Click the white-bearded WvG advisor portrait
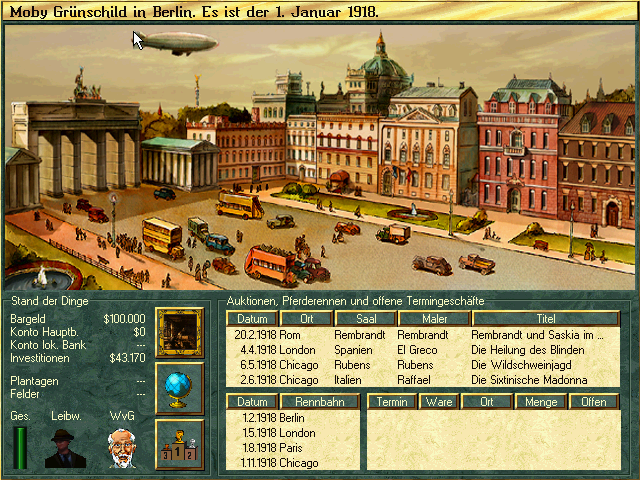 pyautogui.click(x=122, y=448)
